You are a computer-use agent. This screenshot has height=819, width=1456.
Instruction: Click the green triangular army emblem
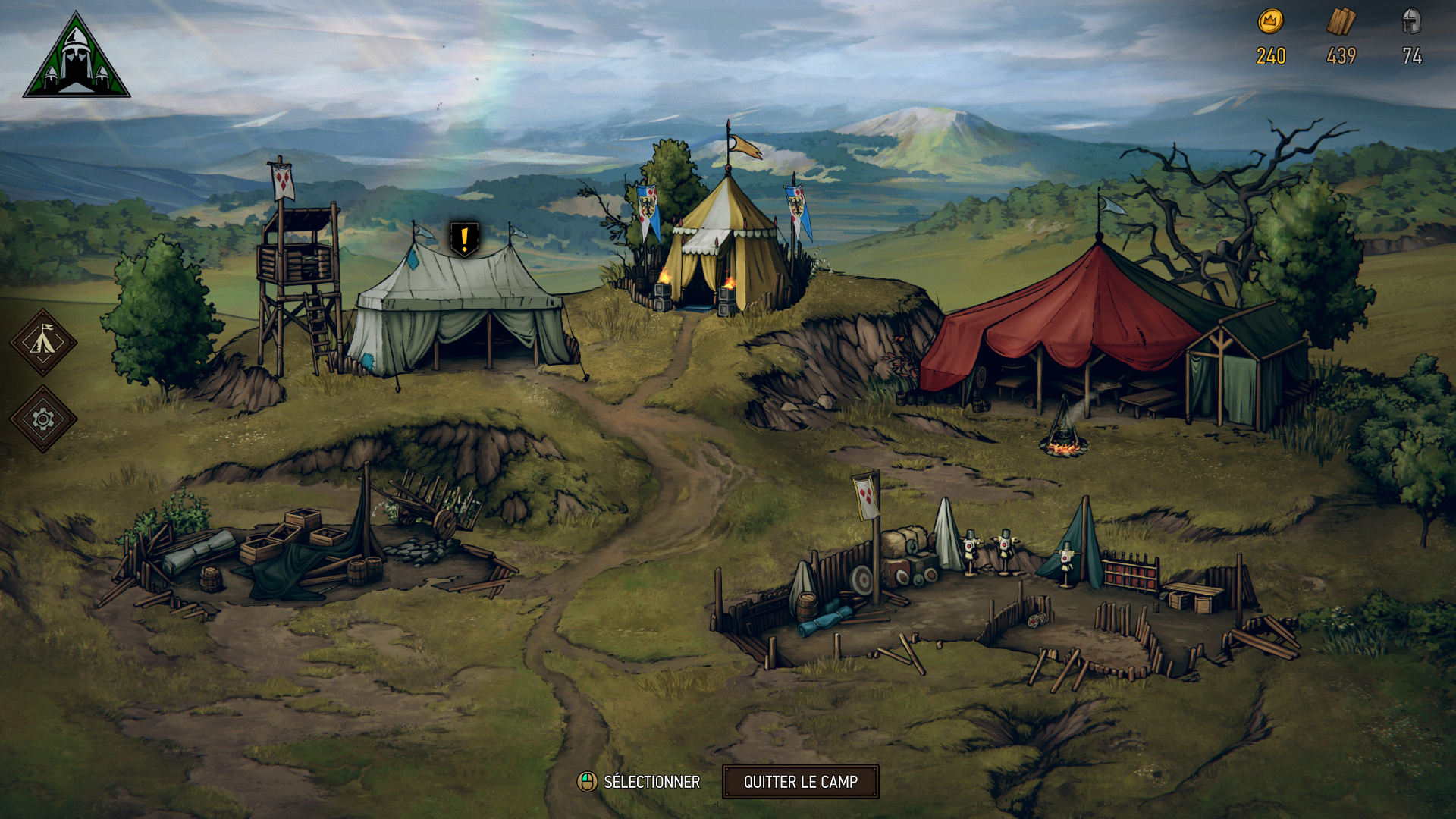tap(77, 58)
